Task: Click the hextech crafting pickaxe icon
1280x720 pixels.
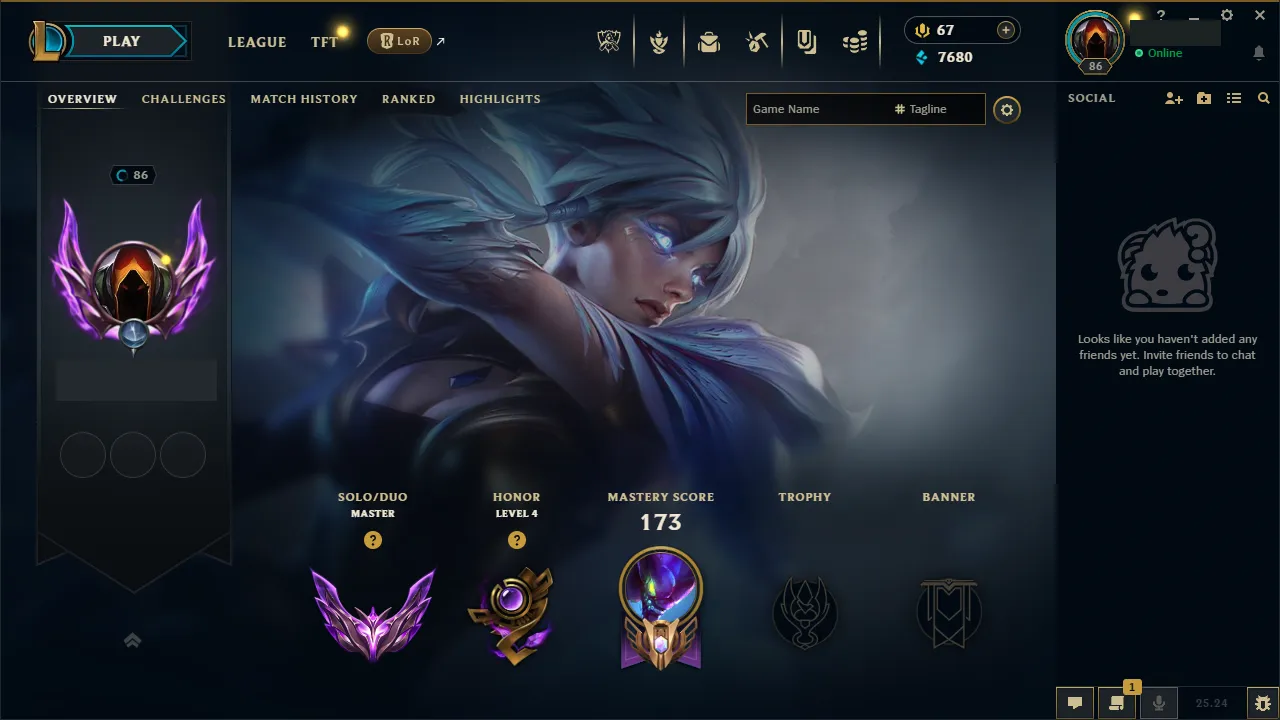Action: [757, 41]
